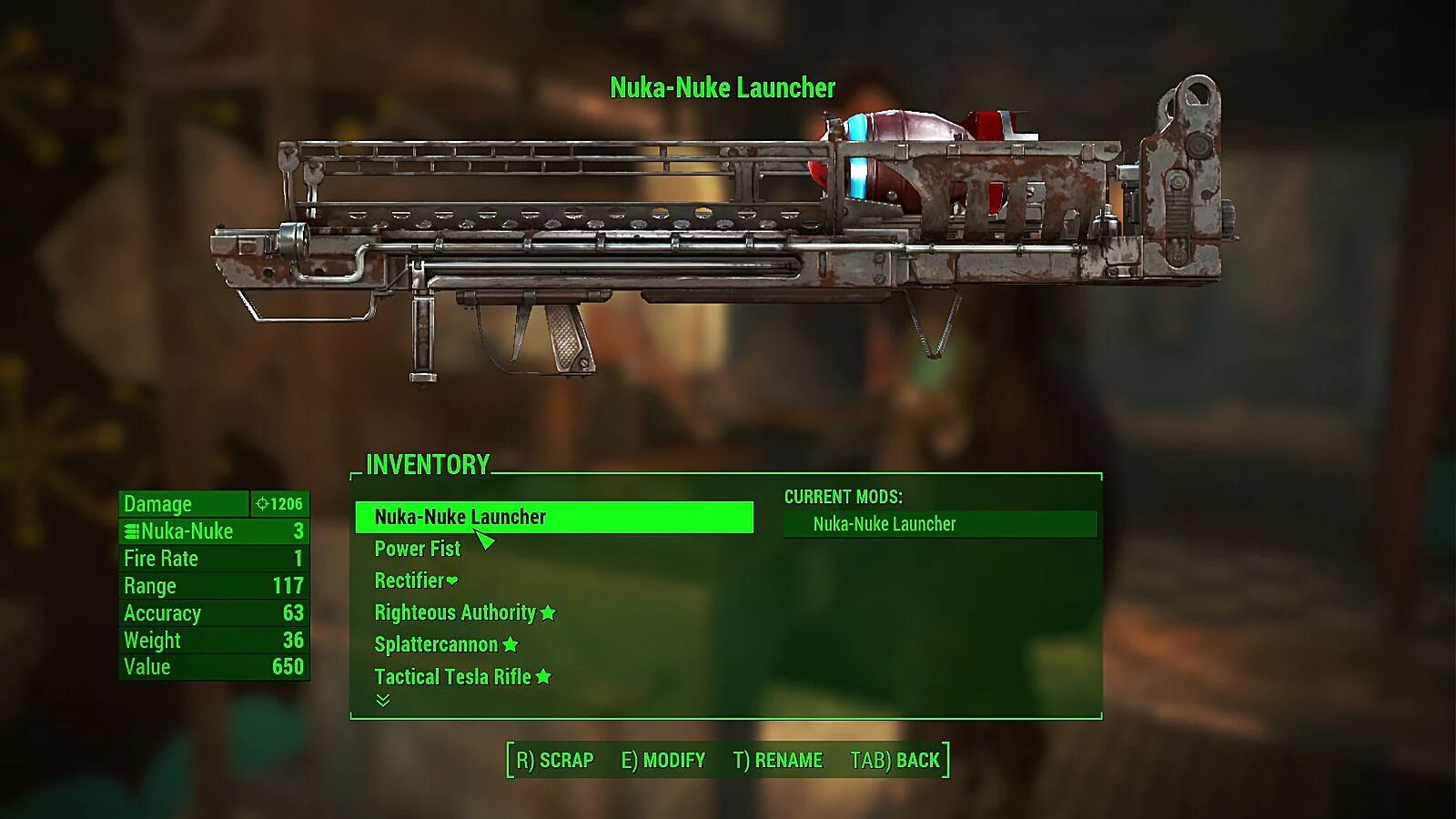The width and height of the screenshot is (1456, 819).
Task: Go back with the Back button
Action: tap(895, 760)
